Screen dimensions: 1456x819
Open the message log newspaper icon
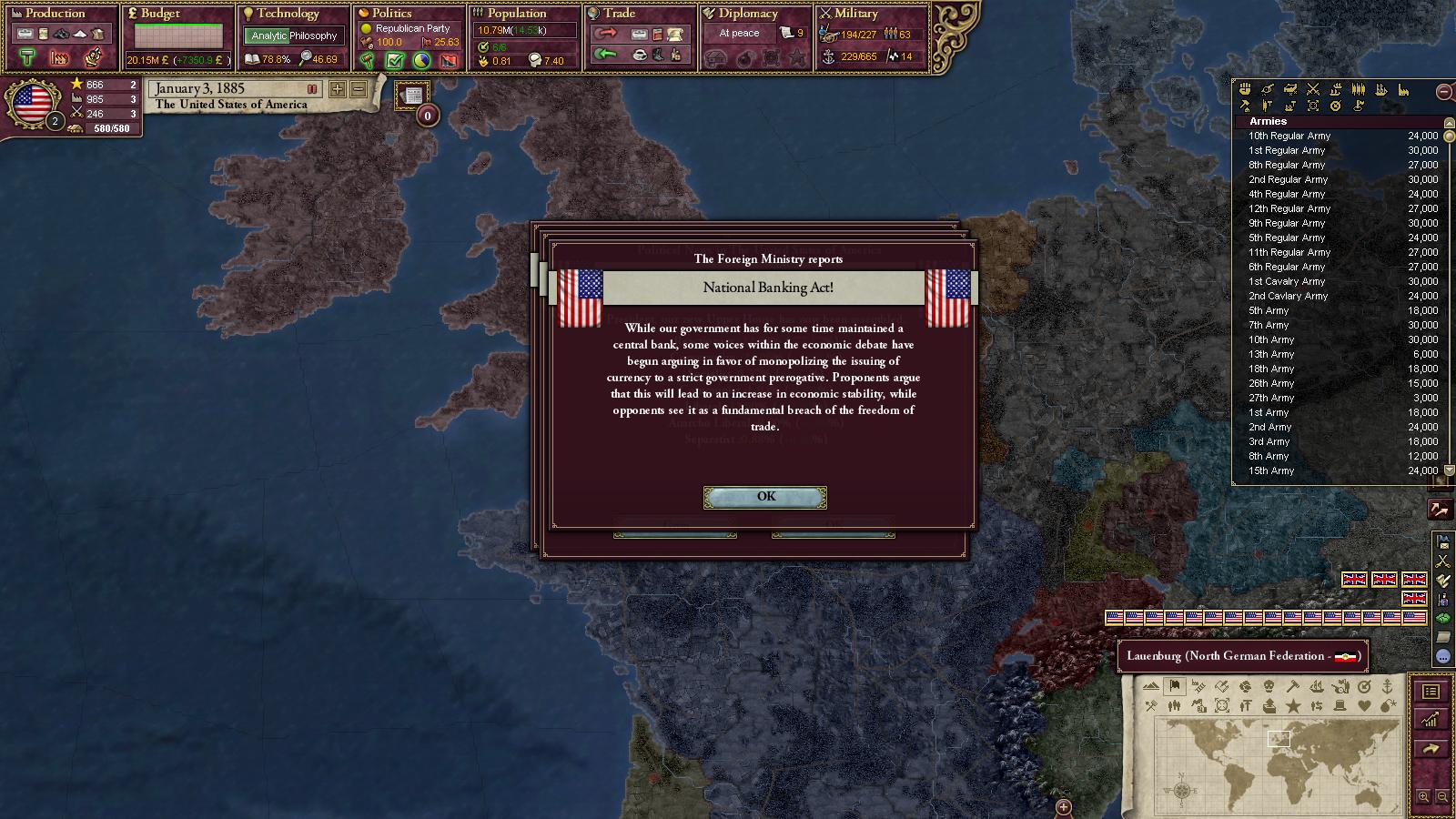coord(412,96)
